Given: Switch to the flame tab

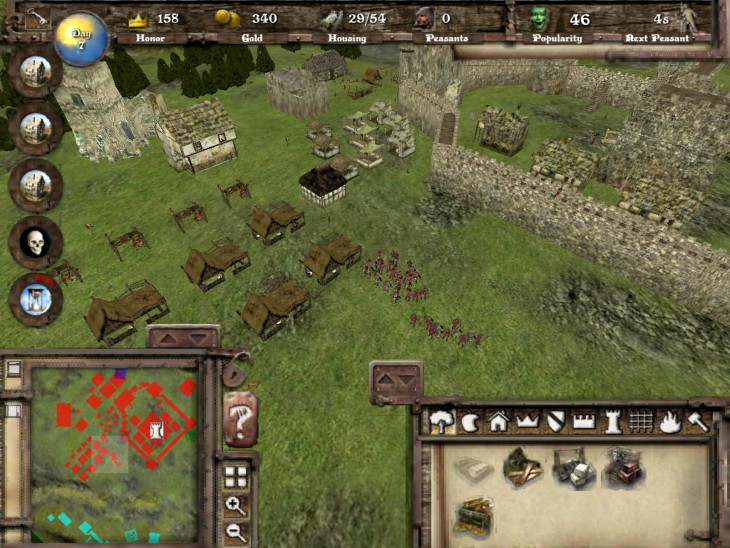Looking at the screenshot, I should point(668,422).
